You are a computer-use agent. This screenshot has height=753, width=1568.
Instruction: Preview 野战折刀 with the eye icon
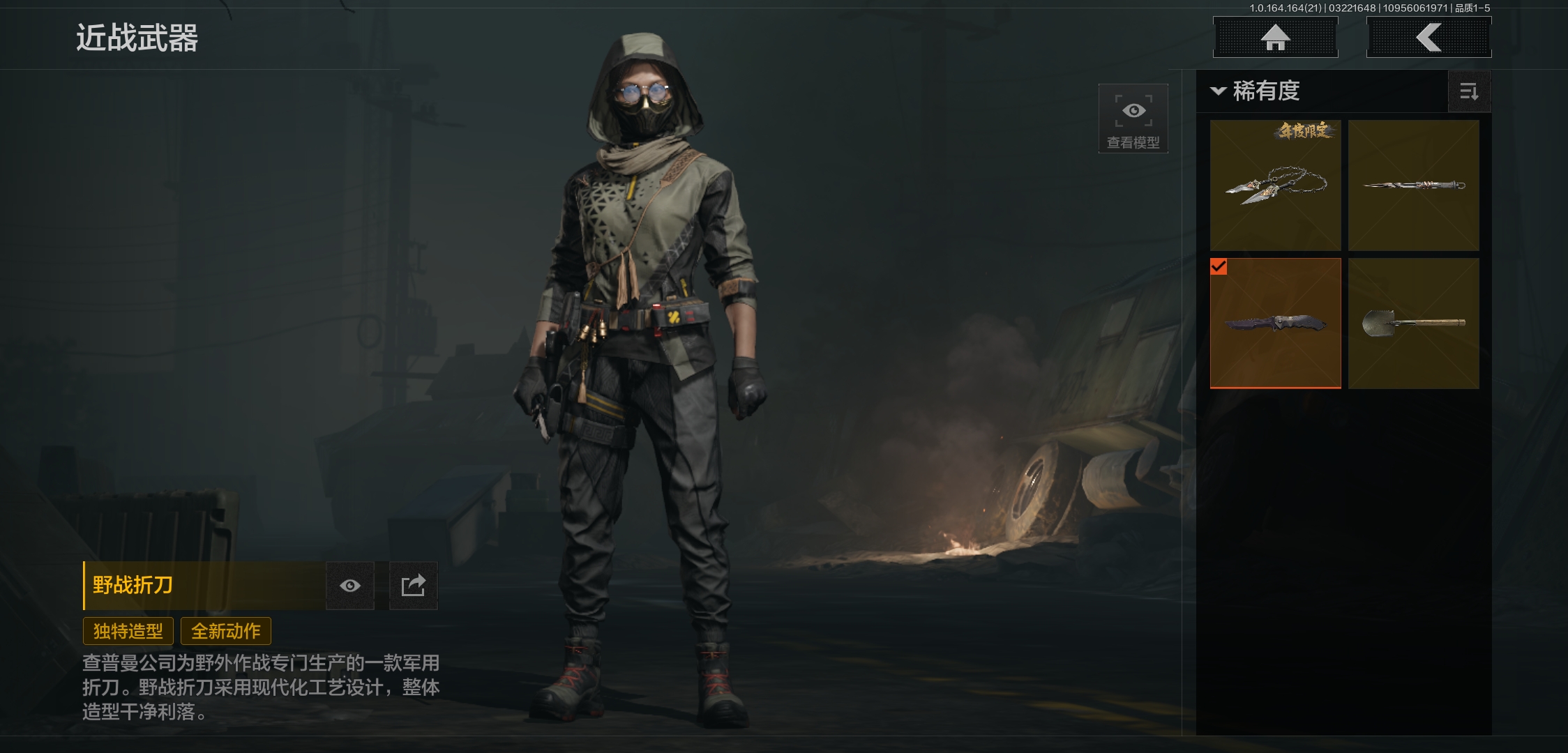pyautogui.click(x=350, y=586)
